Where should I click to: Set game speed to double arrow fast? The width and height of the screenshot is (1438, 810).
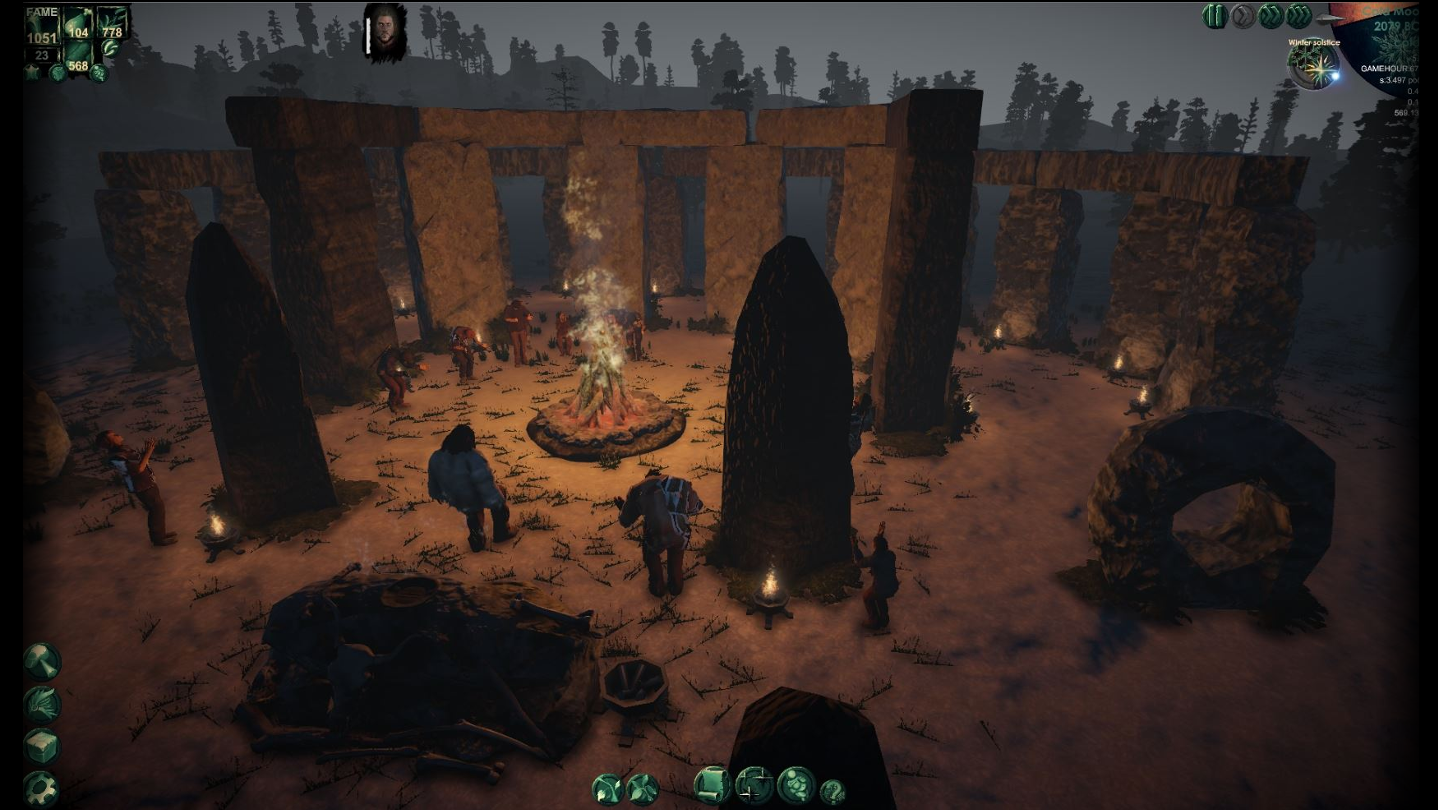tap(1271, 16)
